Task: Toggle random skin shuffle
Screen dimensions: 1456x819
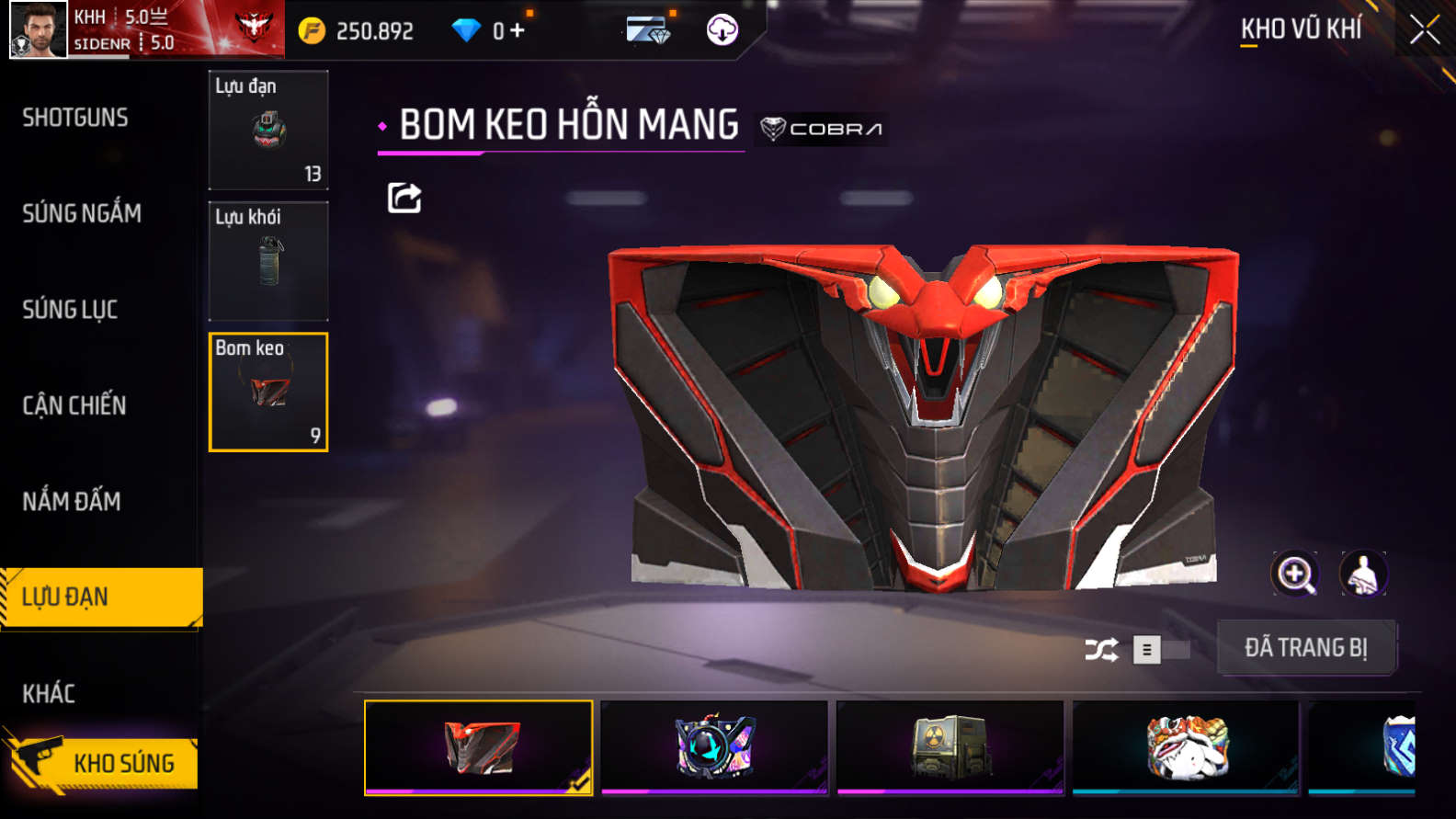Action: pyautogui.click(x=1101, y=650)
